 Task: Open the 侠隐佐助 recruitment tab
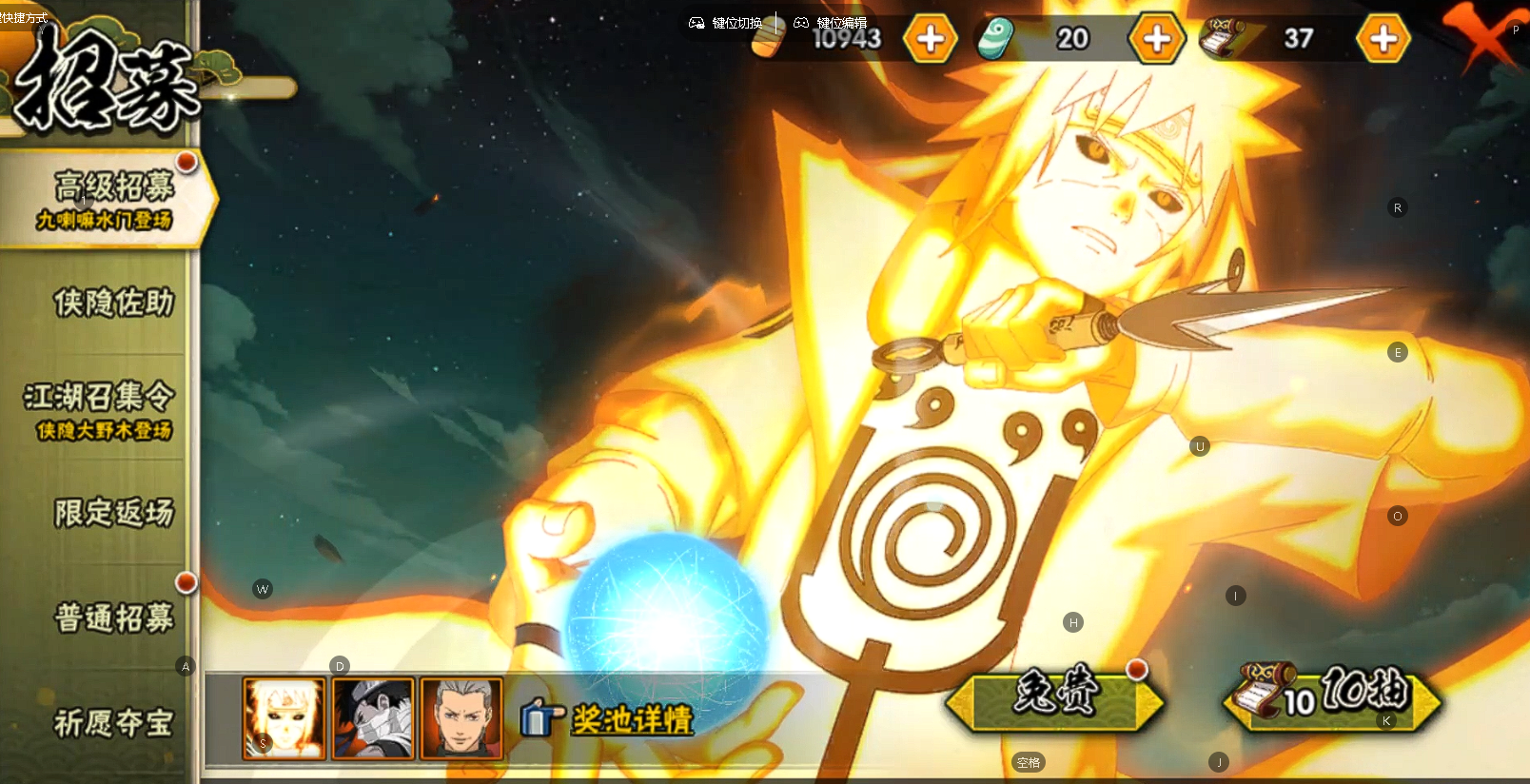click(112, 303)
